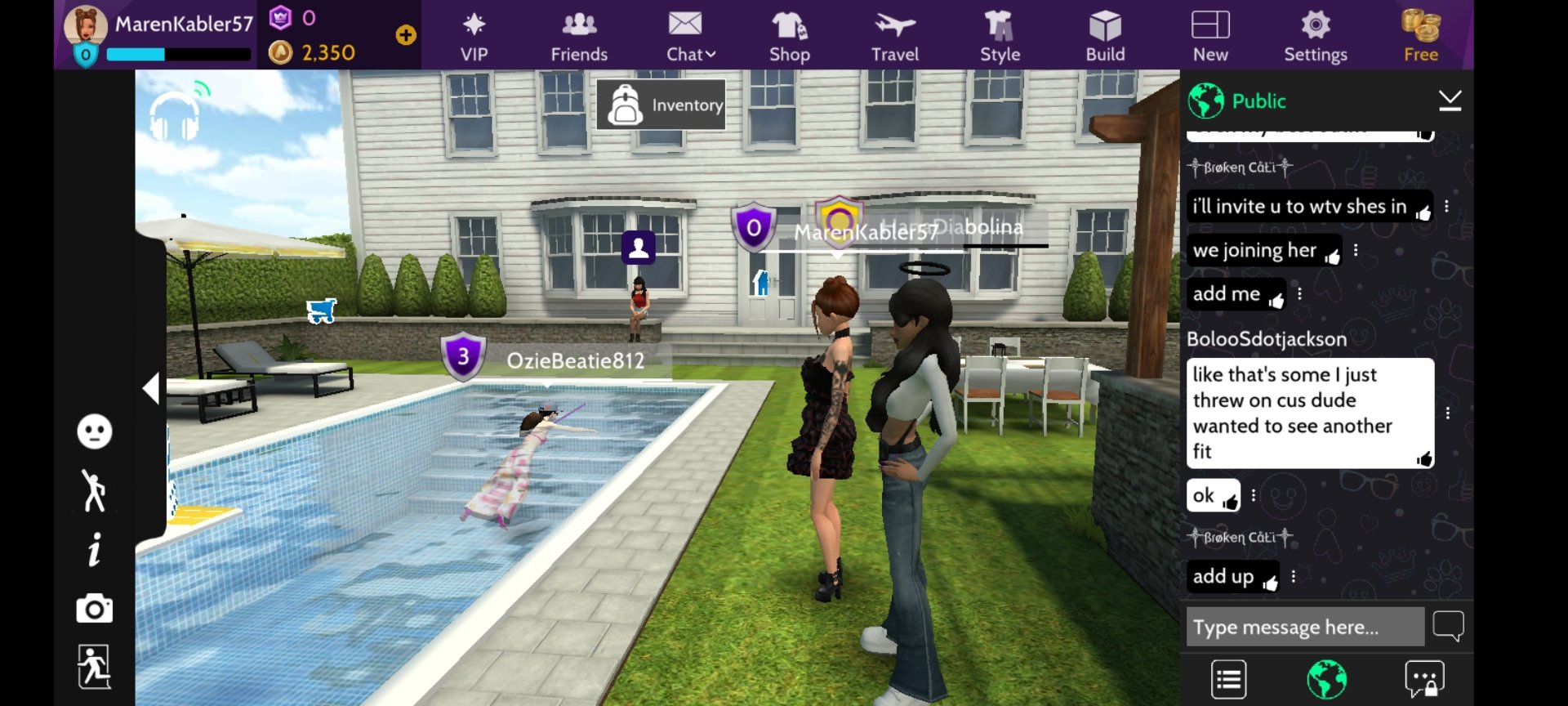Open the Friends list
Image resolution: width=1568 pixels, height=706 pixels.
[579, 37]
